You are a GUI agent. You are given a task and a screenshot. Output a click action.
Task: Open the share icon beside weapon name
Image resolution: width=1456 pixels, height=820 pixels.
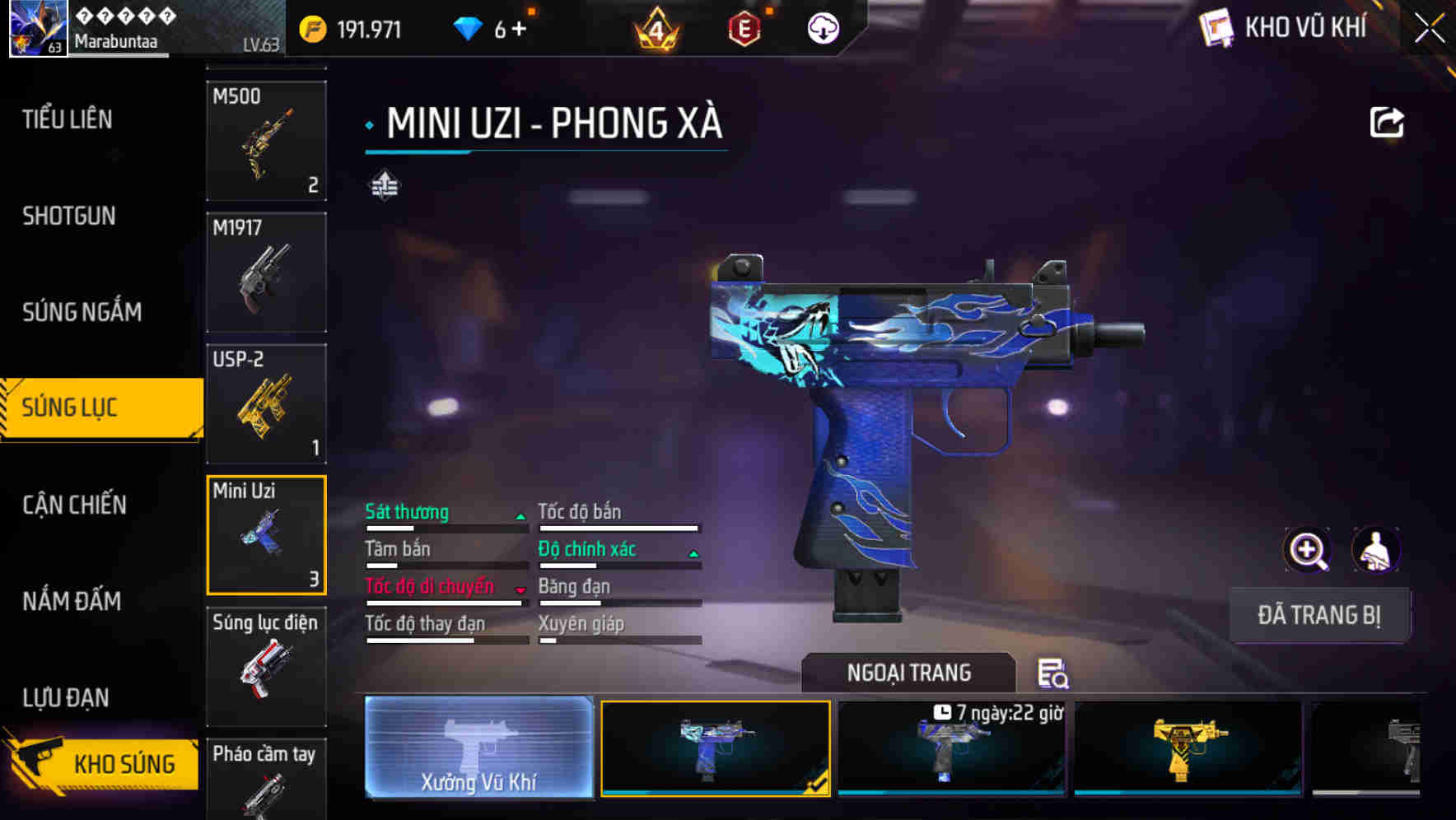coord(1387,122)
